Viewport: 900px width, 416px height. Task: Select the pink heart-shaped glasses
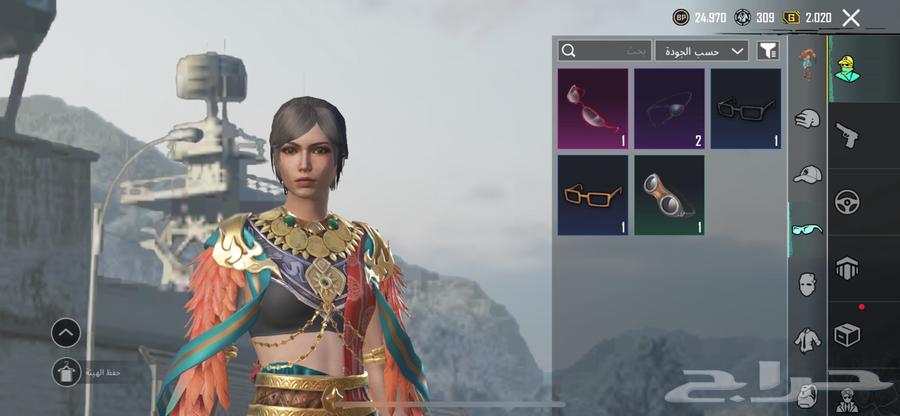pyautogui.click(x=593, y=109)
